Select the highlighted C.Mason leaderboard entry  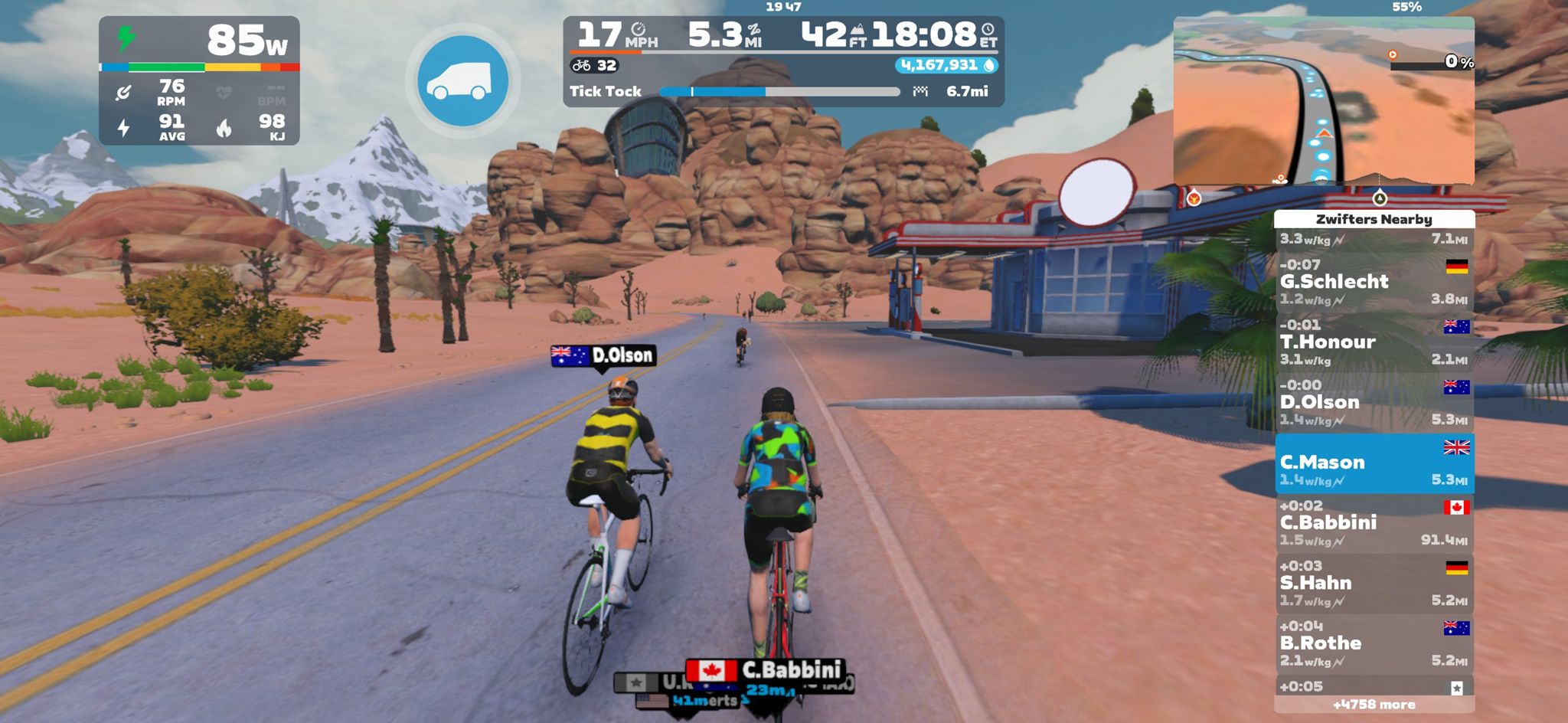point(1374,463)
